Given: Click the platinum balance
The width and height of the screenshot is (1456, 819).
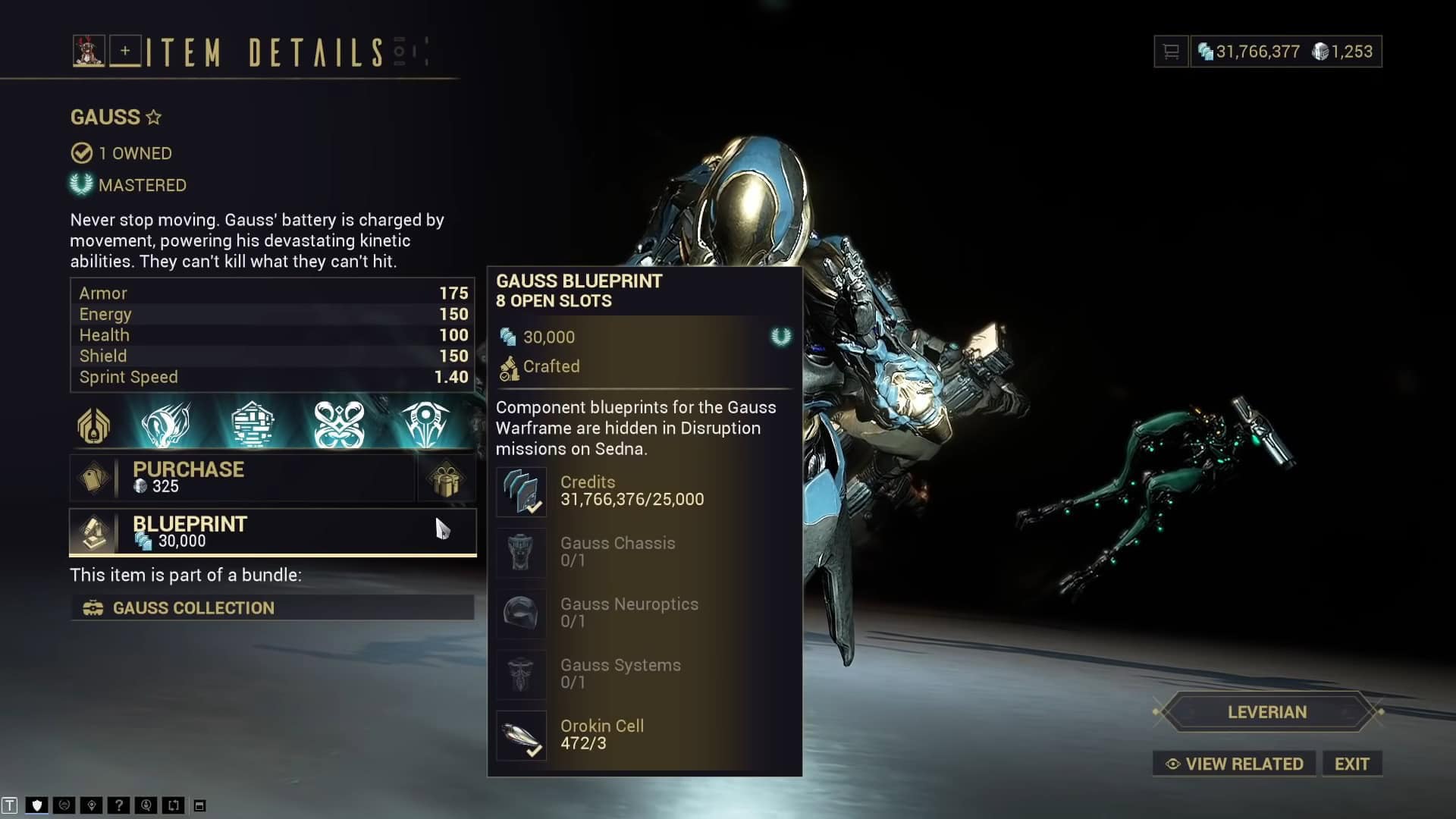Looking at the screenshot, I should (x=1343, y=52).
